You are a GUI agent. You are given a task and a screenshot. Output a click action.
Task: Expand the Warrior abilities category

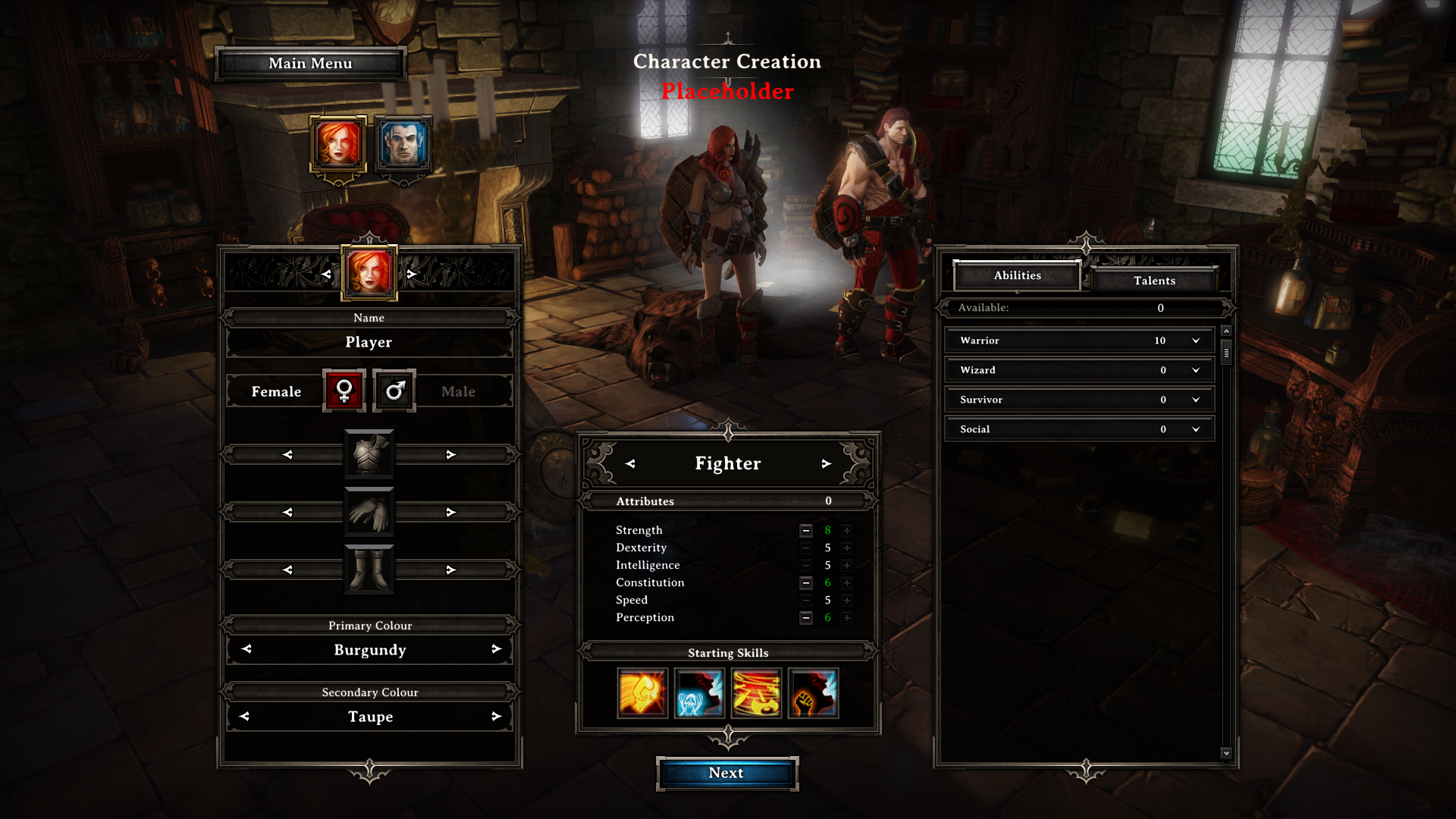1196,340
